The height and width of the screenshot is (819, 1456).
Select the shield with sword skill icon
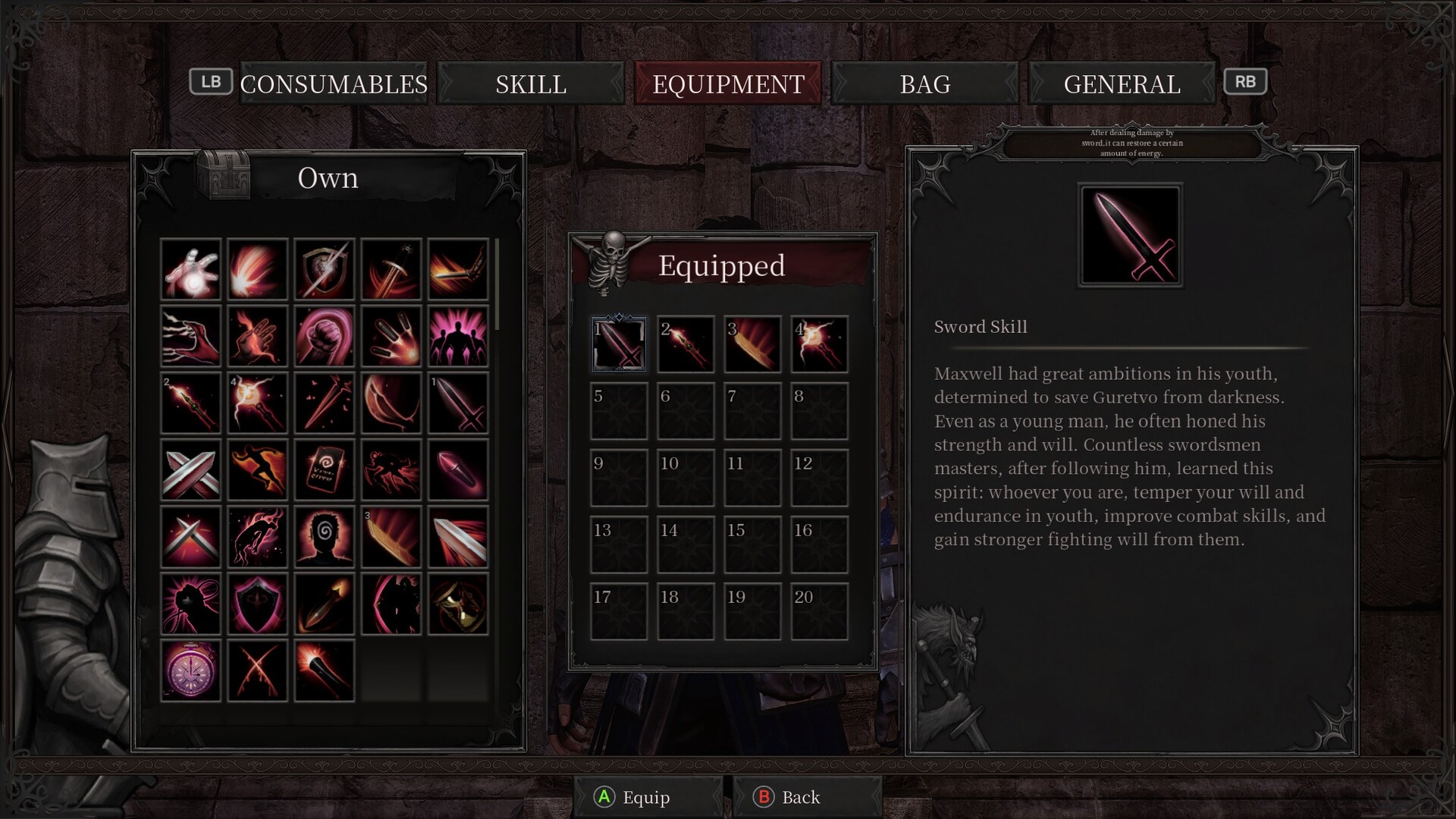pyautogui.click(x=324, y=269)
